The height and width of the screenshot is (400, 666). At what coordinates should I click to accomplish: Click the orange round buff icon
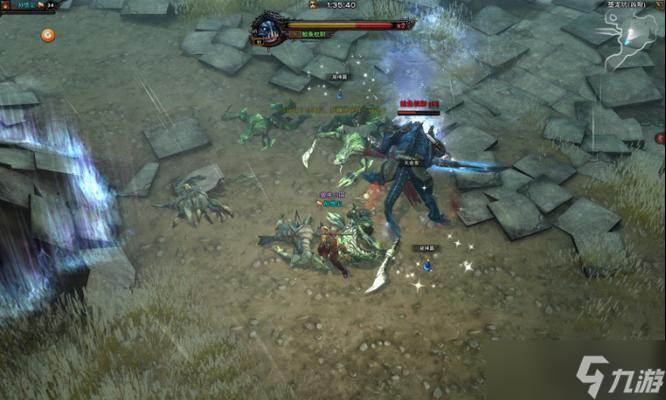coord(47,35)
